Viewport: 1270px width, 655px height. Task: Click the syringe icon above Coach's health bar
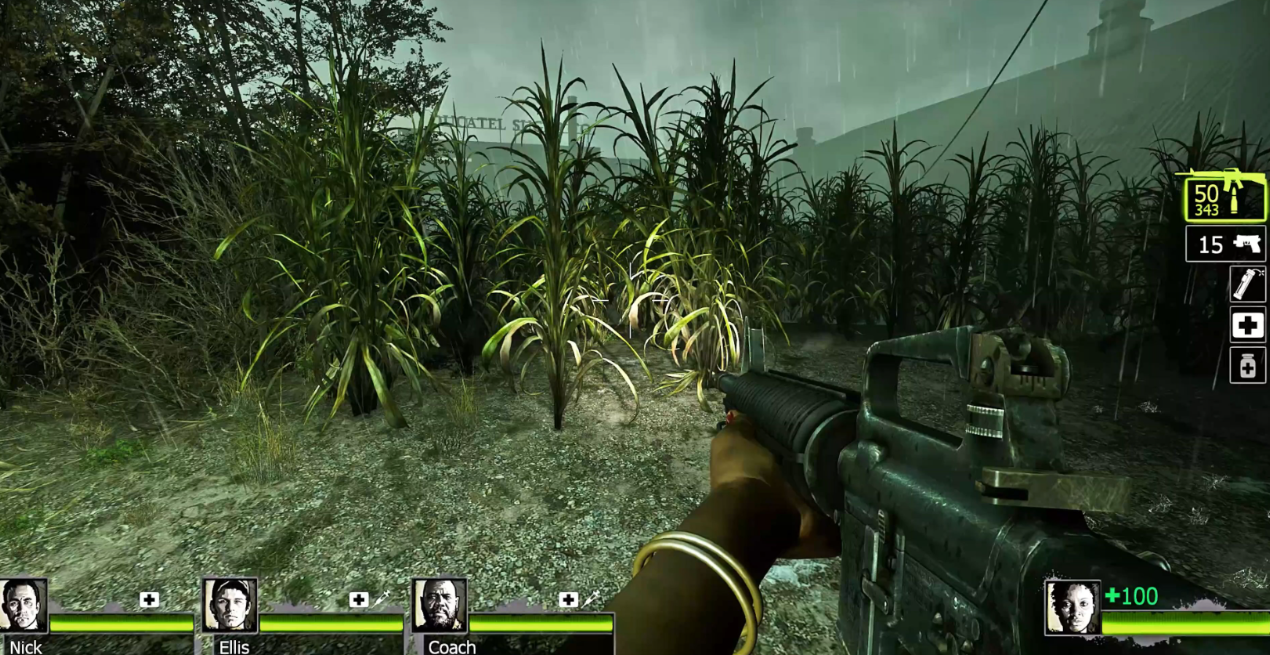[x=590, y=599]
